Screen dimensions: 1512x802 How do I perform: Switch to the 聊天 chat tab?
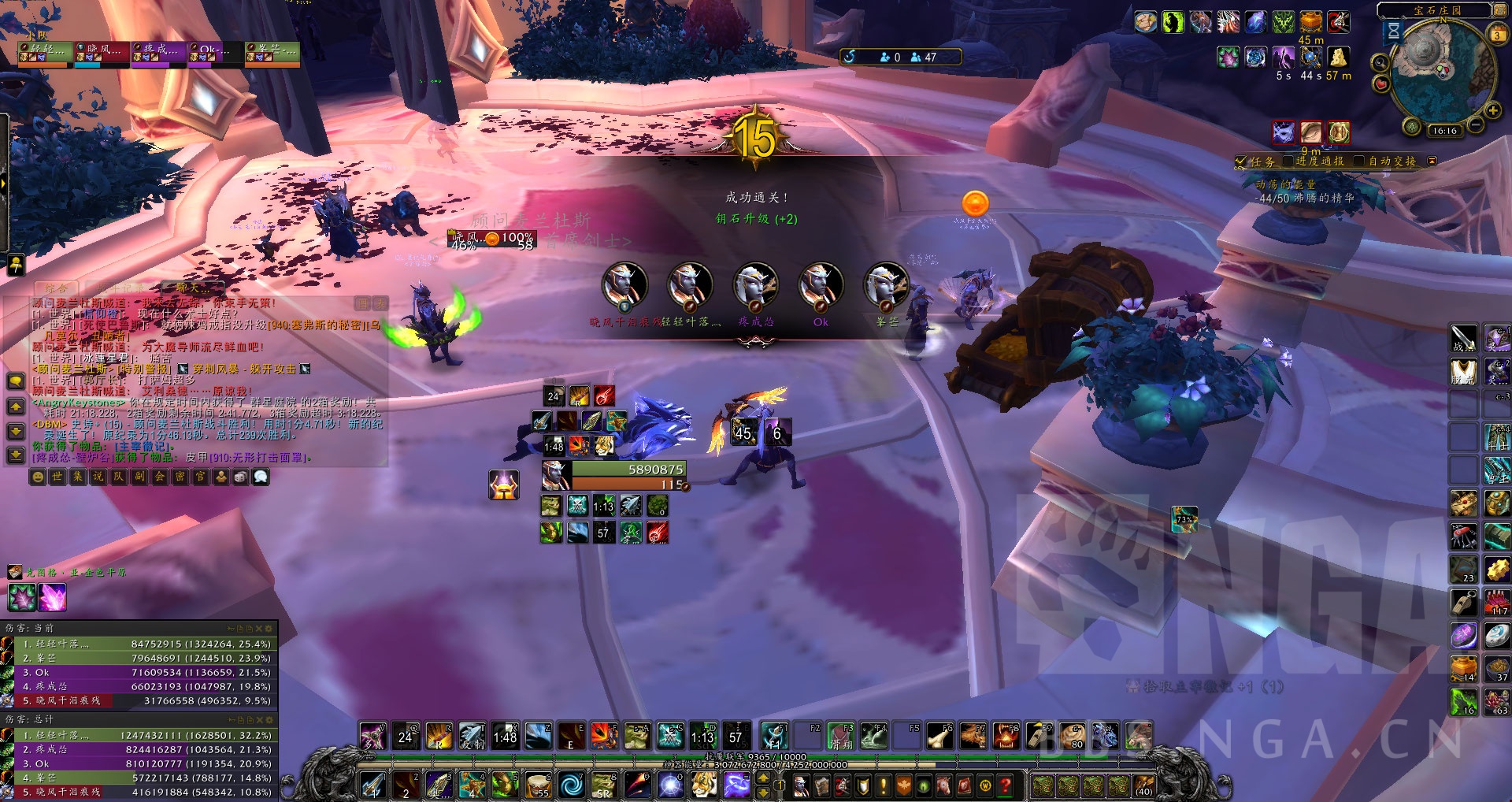click(x=191, y=288)
